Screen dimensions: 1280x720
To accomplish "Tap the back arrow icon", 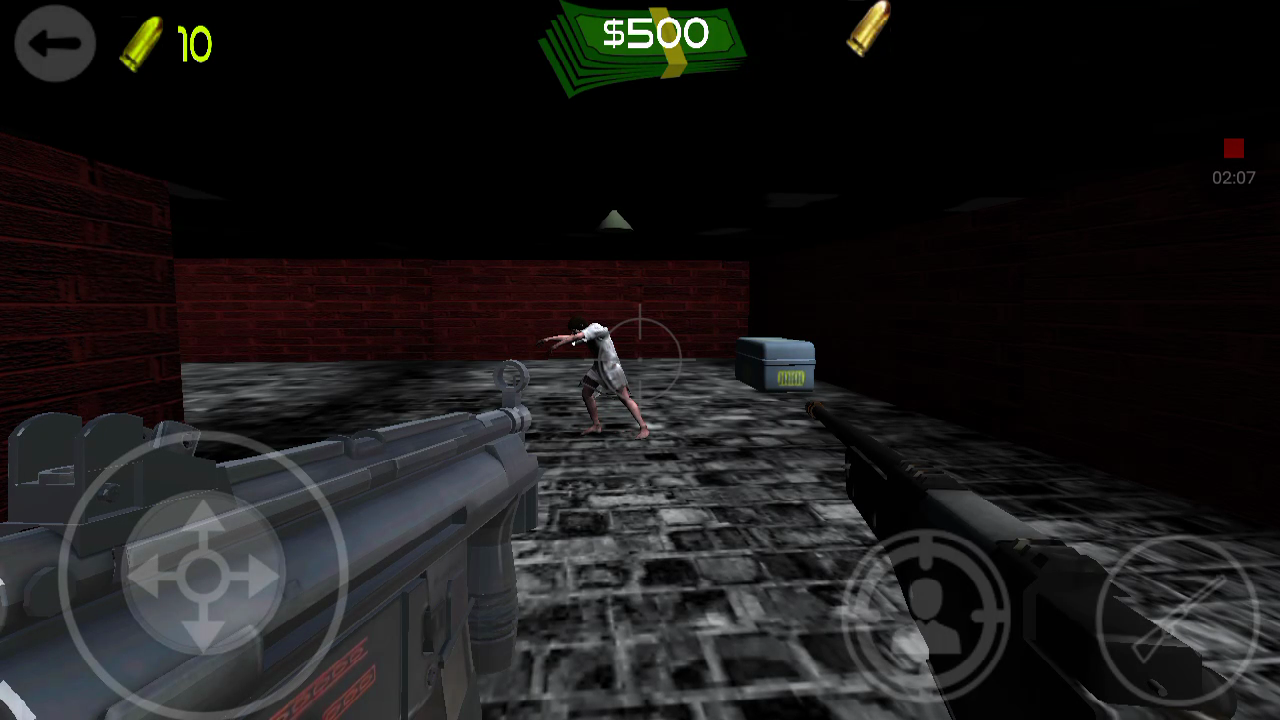I will [x=55, y=43].
